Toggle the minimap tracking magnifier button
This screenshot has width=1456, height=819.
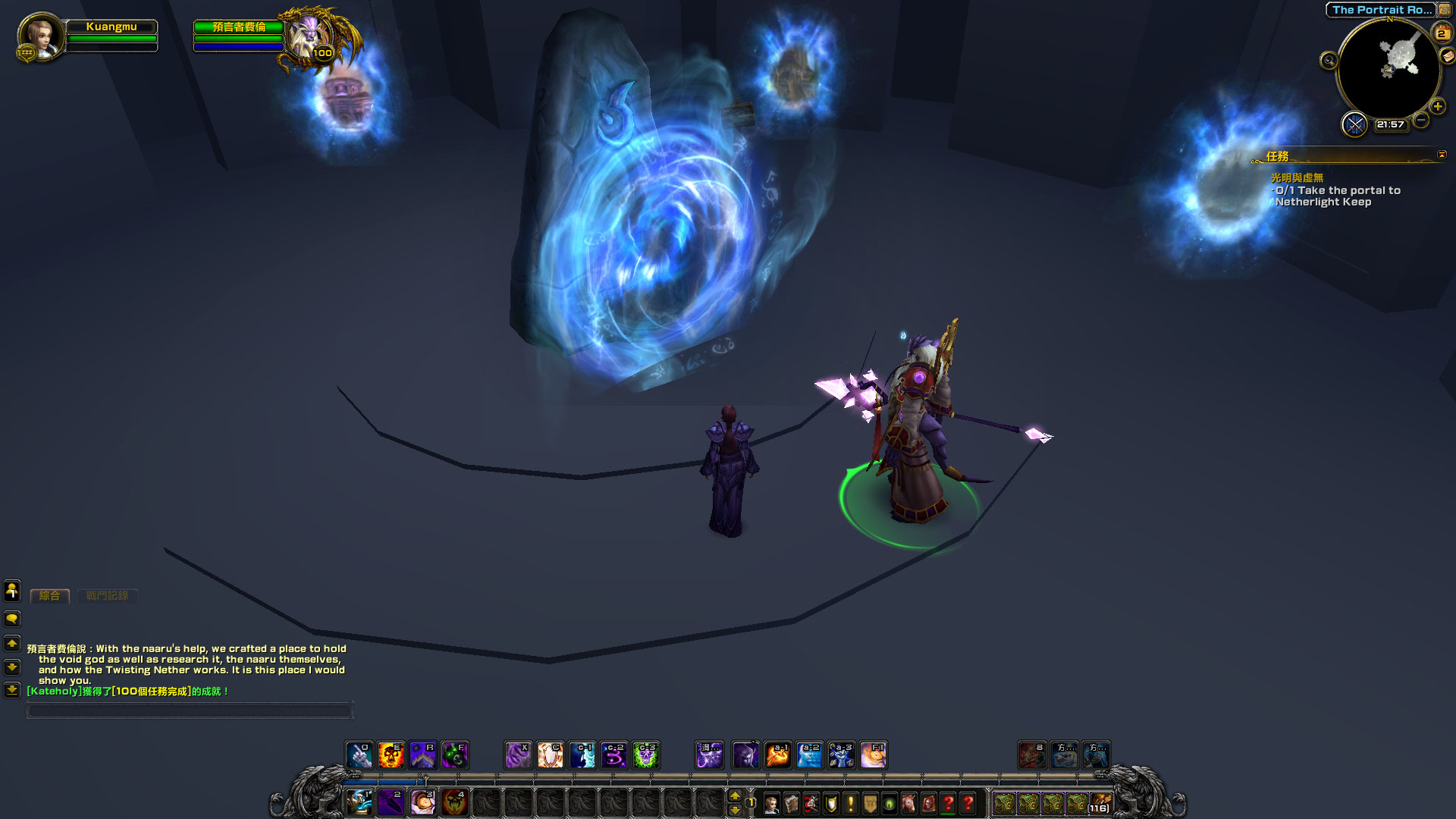click(1329, 61)
